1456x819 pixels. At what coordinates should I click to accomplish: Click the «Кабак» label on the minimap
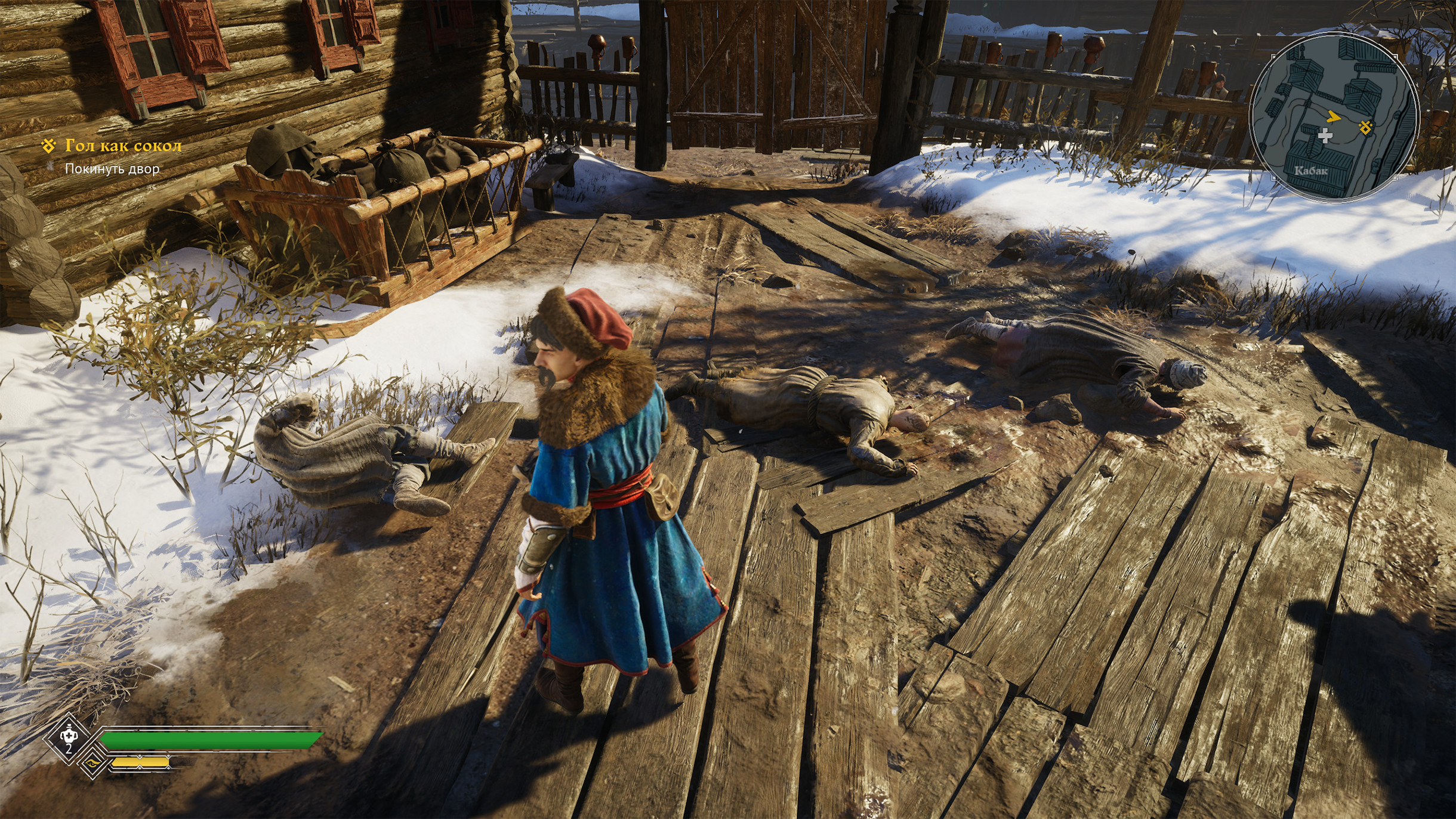tap(1310, 171)
